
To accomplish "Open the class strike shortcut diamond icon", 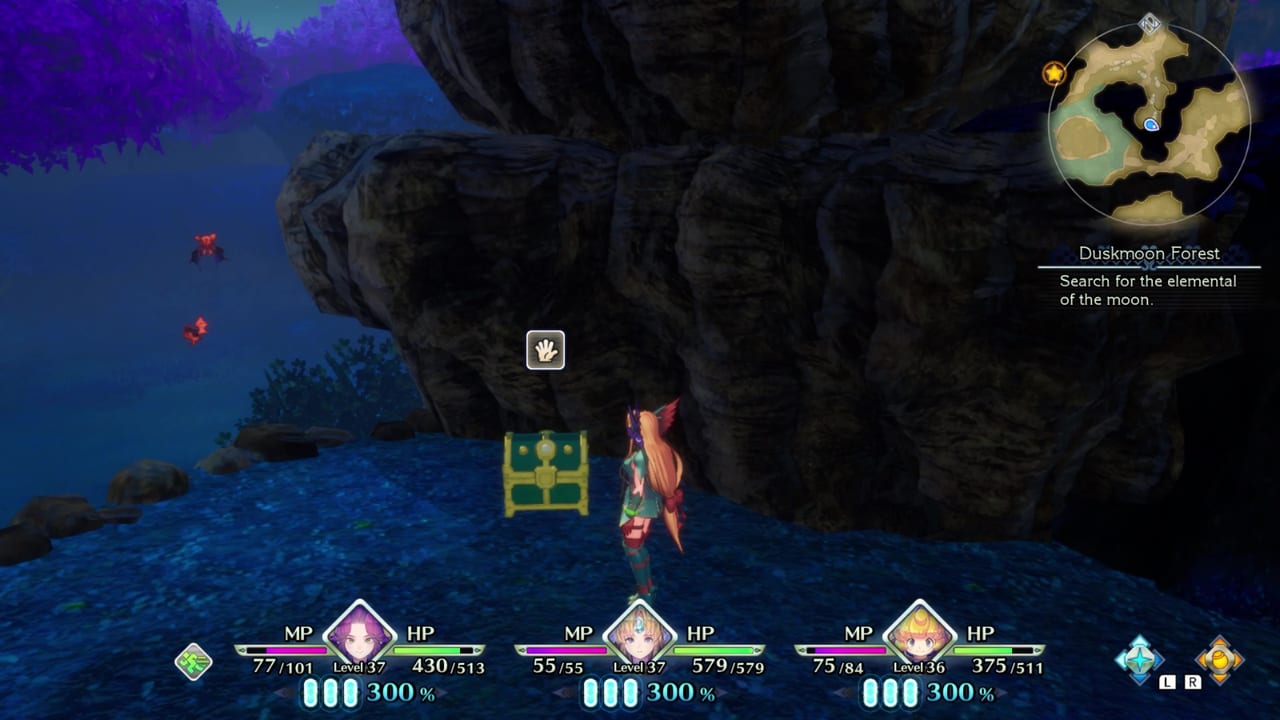I will tap(1138, 660).
